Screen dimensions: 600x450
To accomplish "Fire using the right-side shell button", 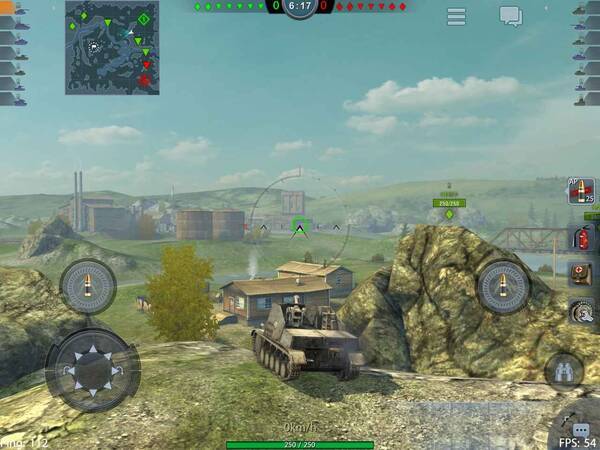I will [502, 287].
